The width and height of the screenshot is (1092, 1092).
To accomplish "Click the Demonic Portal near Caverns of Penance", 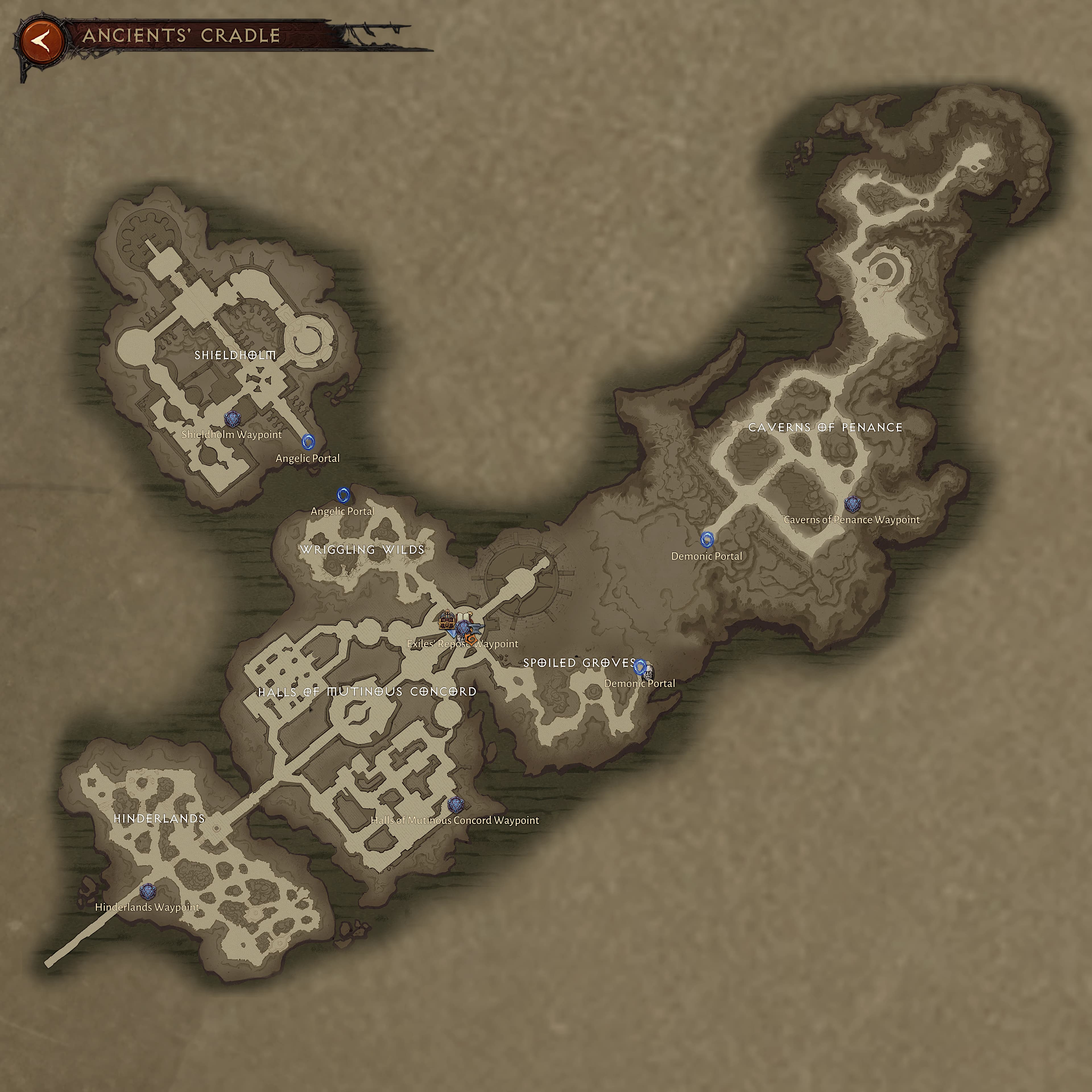I will click(706, 540).
